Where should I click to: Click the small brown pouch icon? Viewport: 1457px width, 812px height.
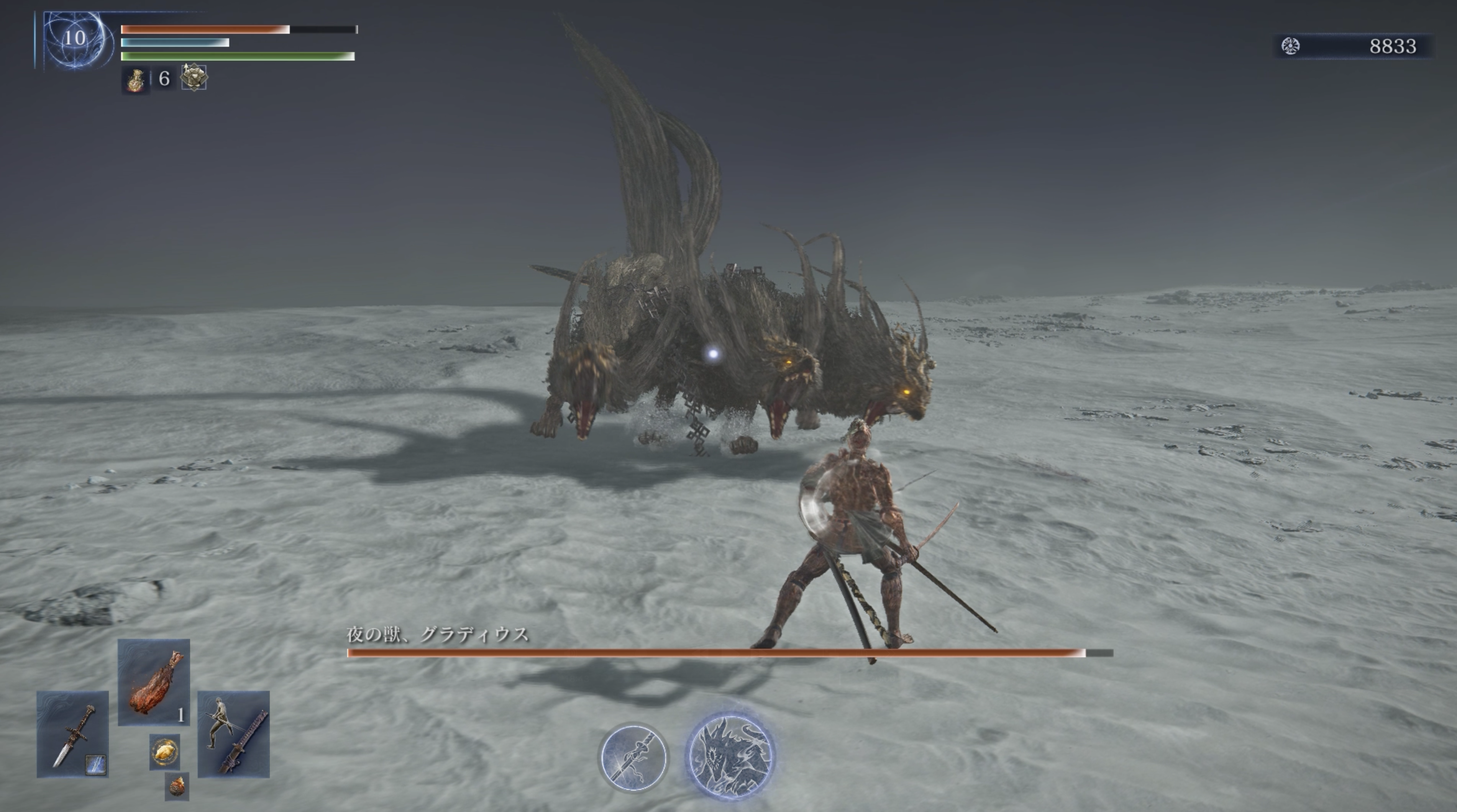click(x=177, y=786)
